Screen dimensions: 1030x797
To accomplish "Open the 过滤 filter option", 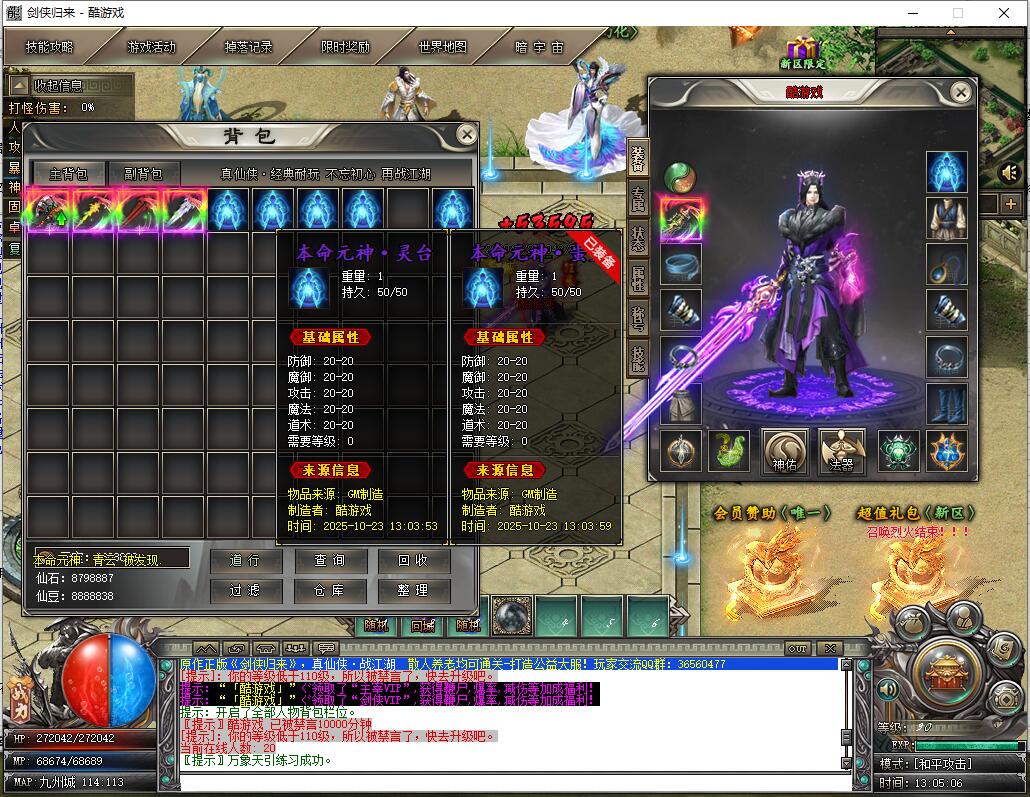I will (243, 591).
